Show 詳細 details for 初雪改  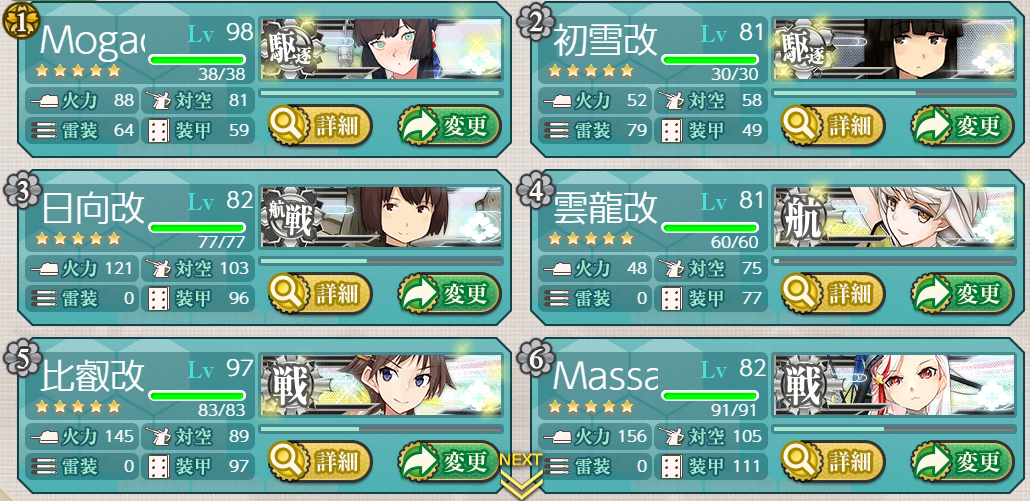(833, 126)
